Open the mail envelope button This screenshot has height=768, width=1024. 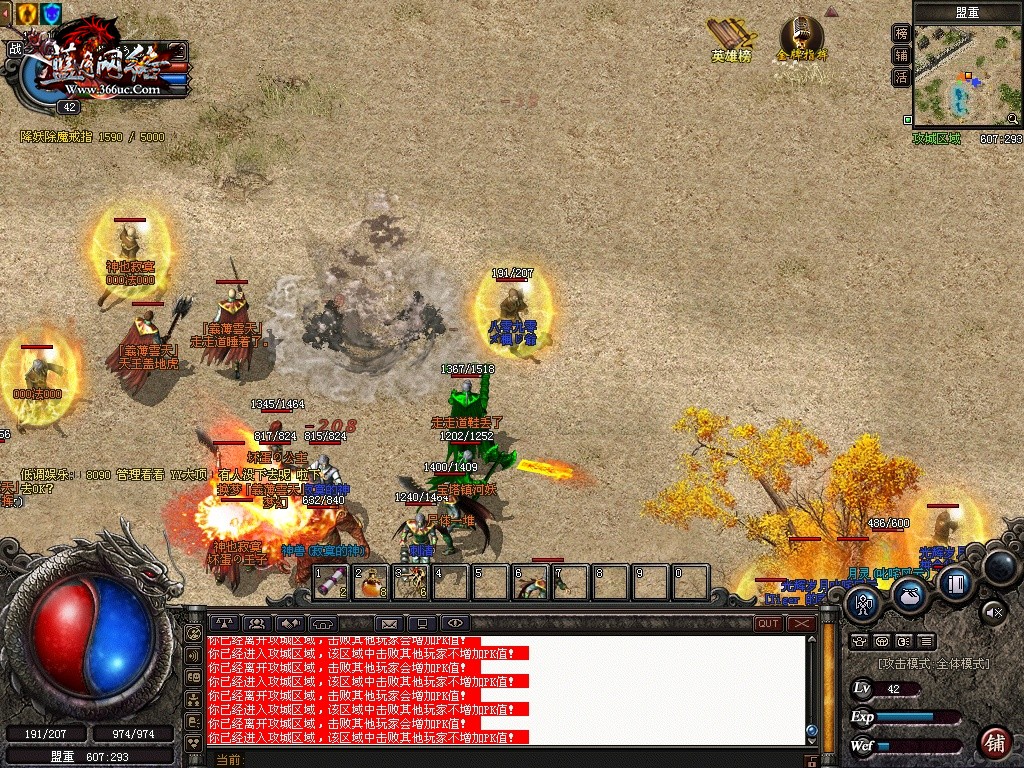click(389, 624)
